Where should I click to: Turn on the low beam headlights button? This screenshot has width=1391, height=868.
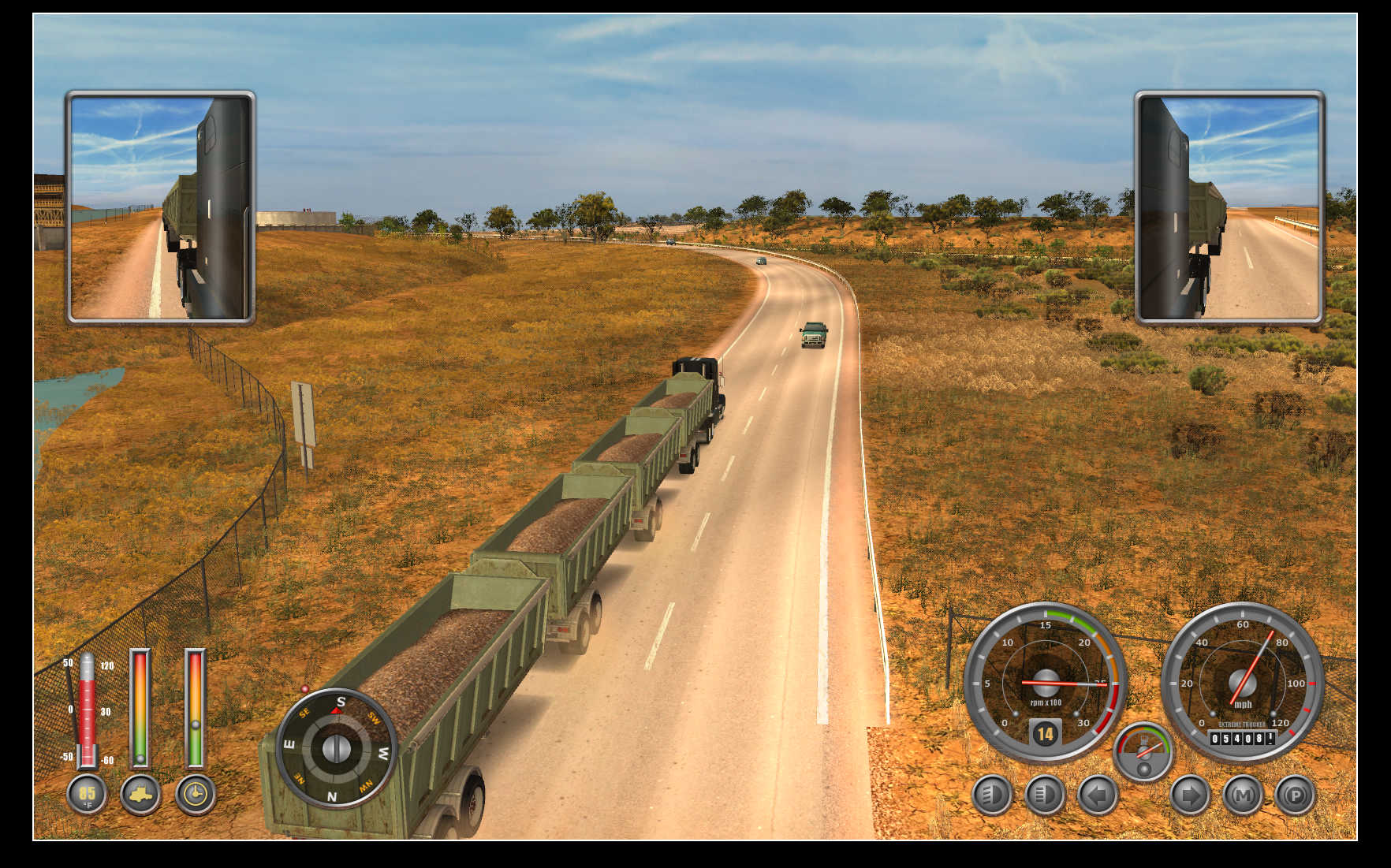click(991, 795)
